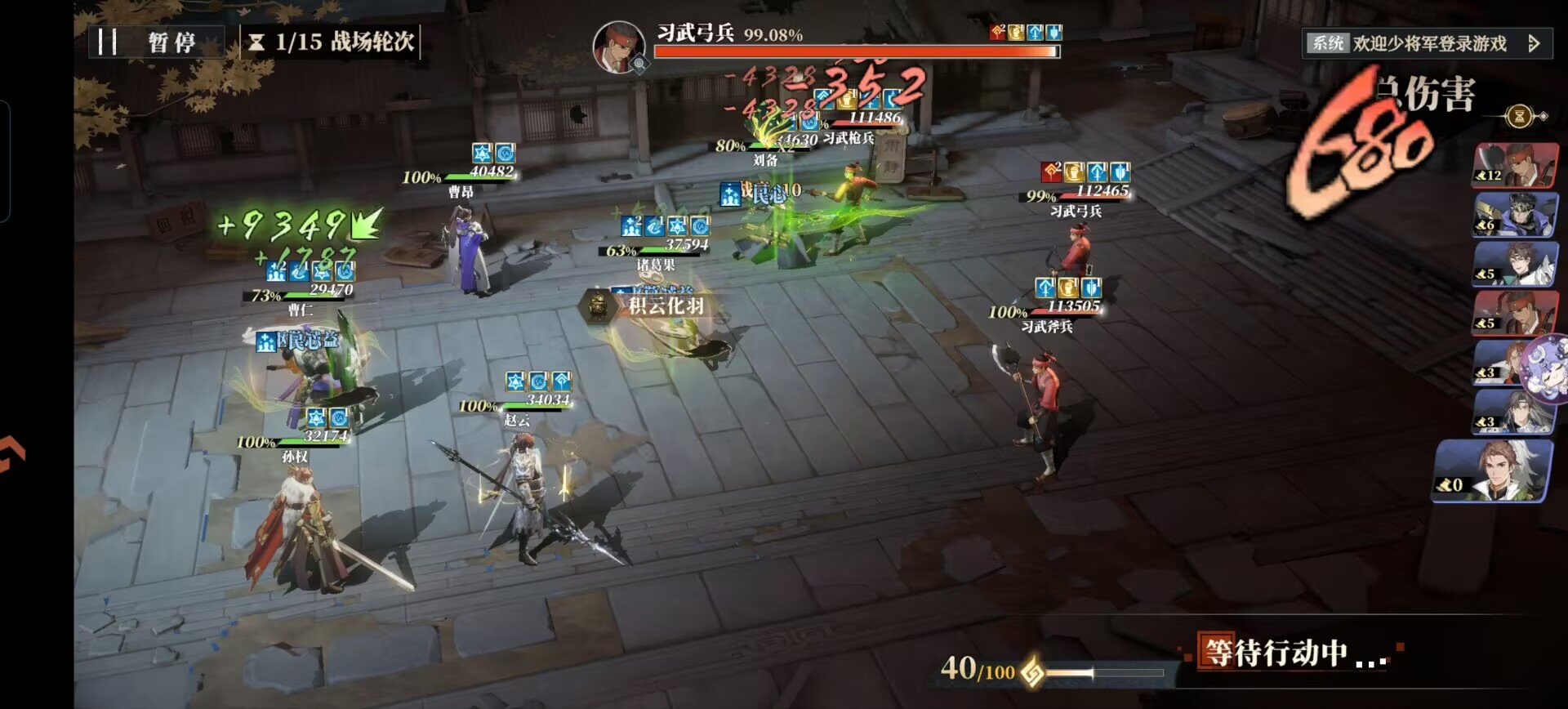
Task: Pause the battle with the 暂停 button
Action: (155, 42)
